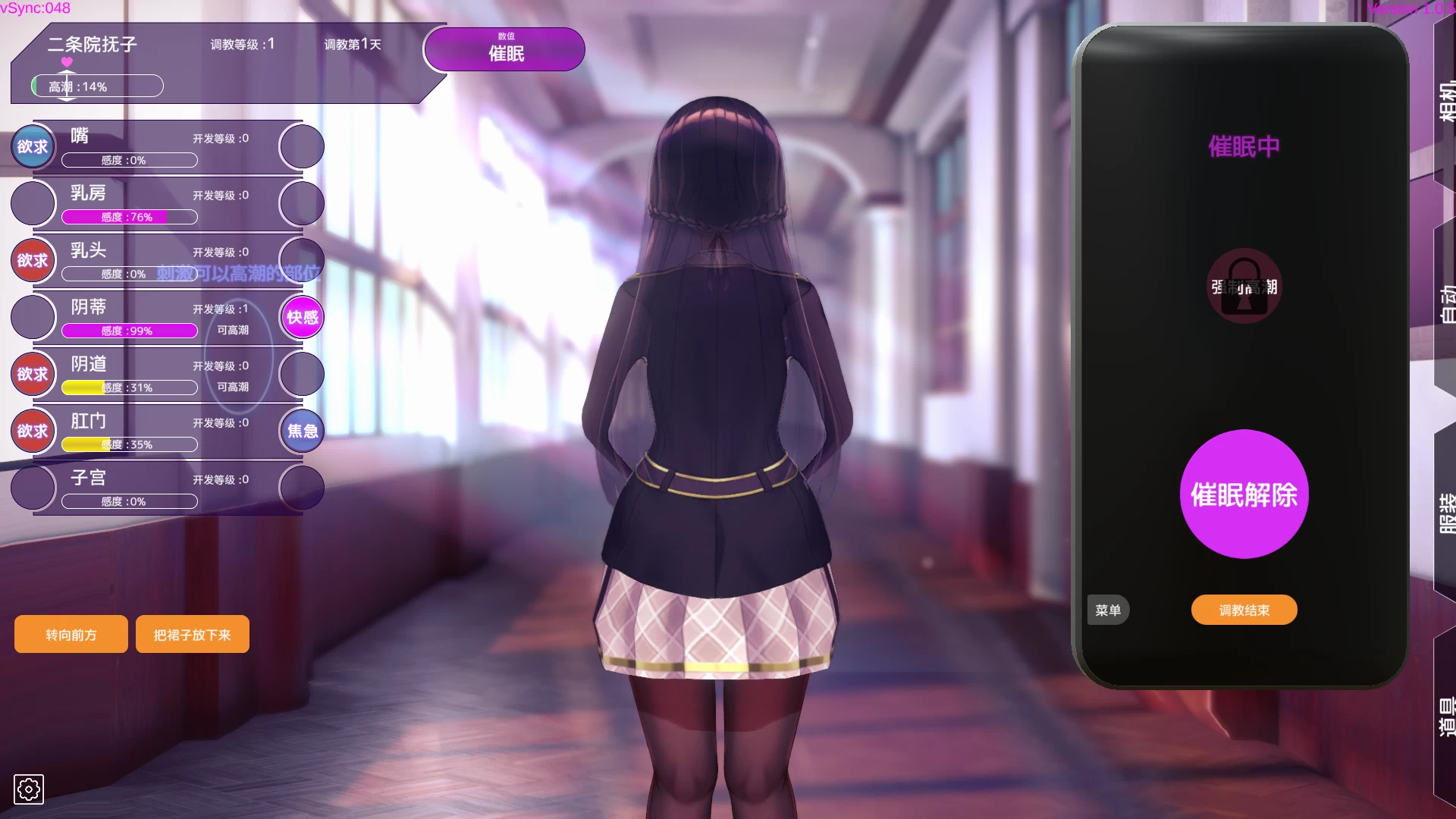The width and height of the screenshot is (1456, 819).
Task: Click the 感度 99% bar under 阴蒂
Action: pyautogui.click(x=129, y=331)
